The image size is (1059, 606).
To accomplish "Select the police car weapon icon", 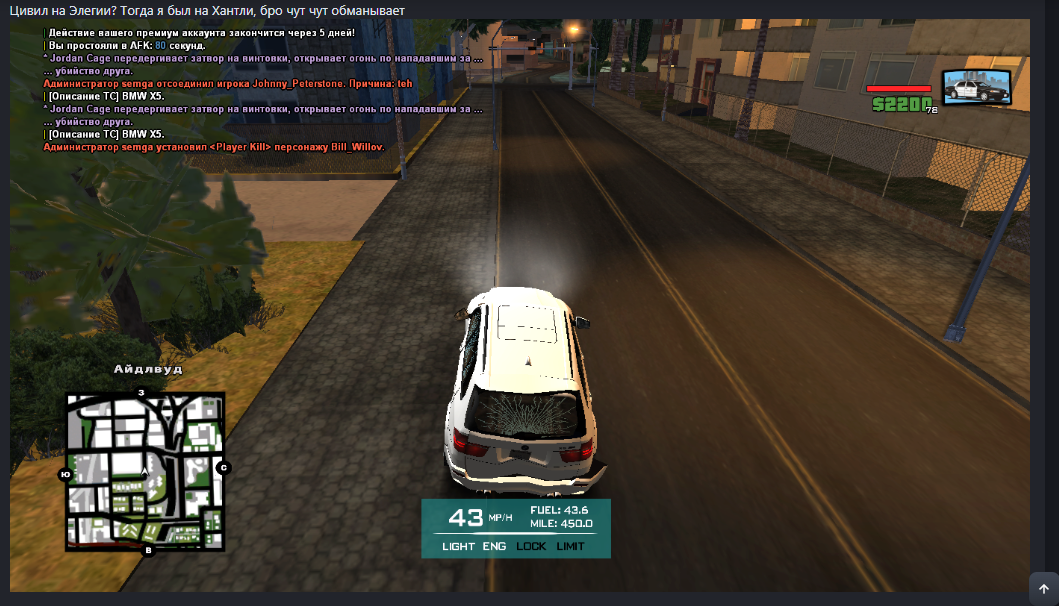I will (976, 88).
